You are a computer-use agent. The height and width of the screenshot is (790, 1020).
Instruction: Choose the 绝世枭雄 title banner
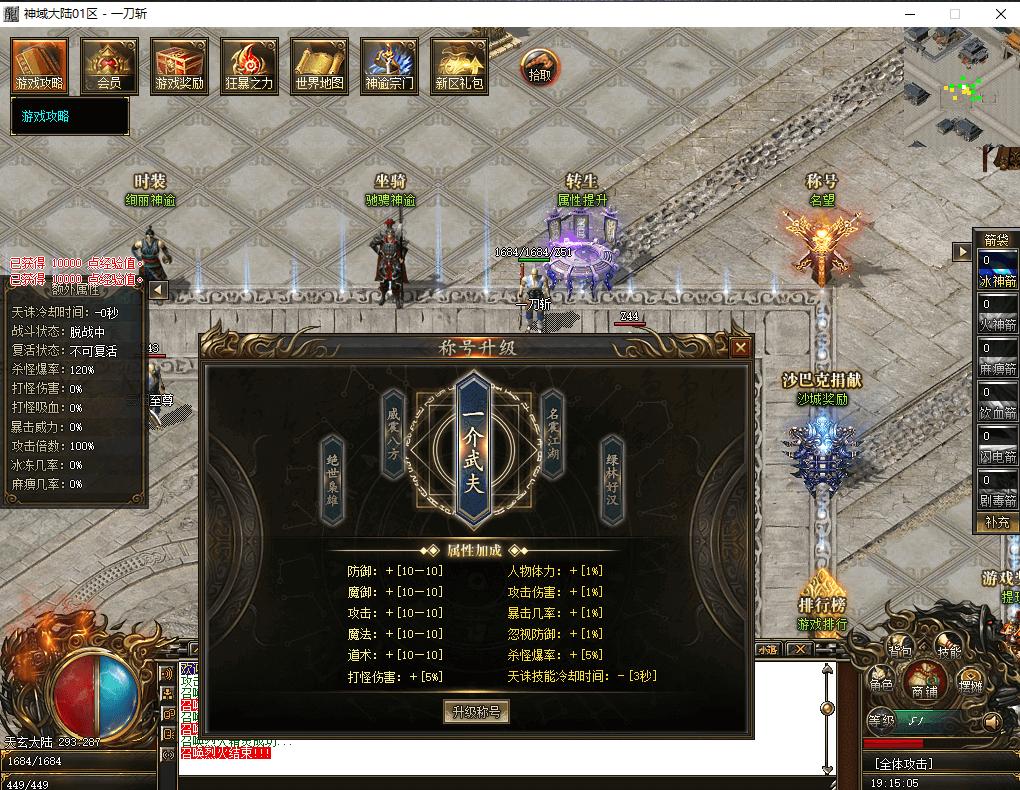click(x=332, y=480)
